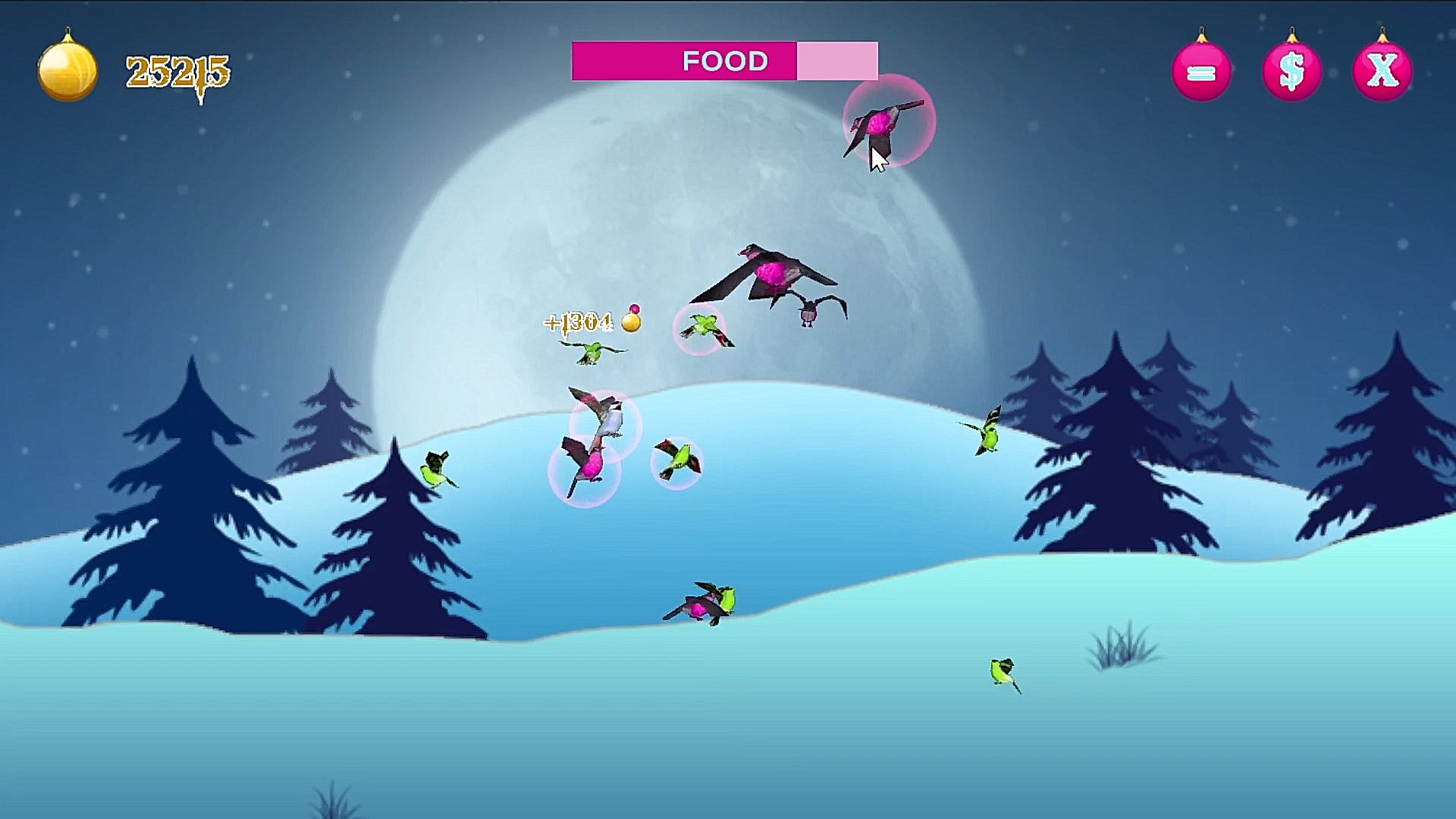The image size is (1456, 819).
Task: Open the dollar-sign shop ornament
Action: pyautogui.click(x=1291, y=72)
